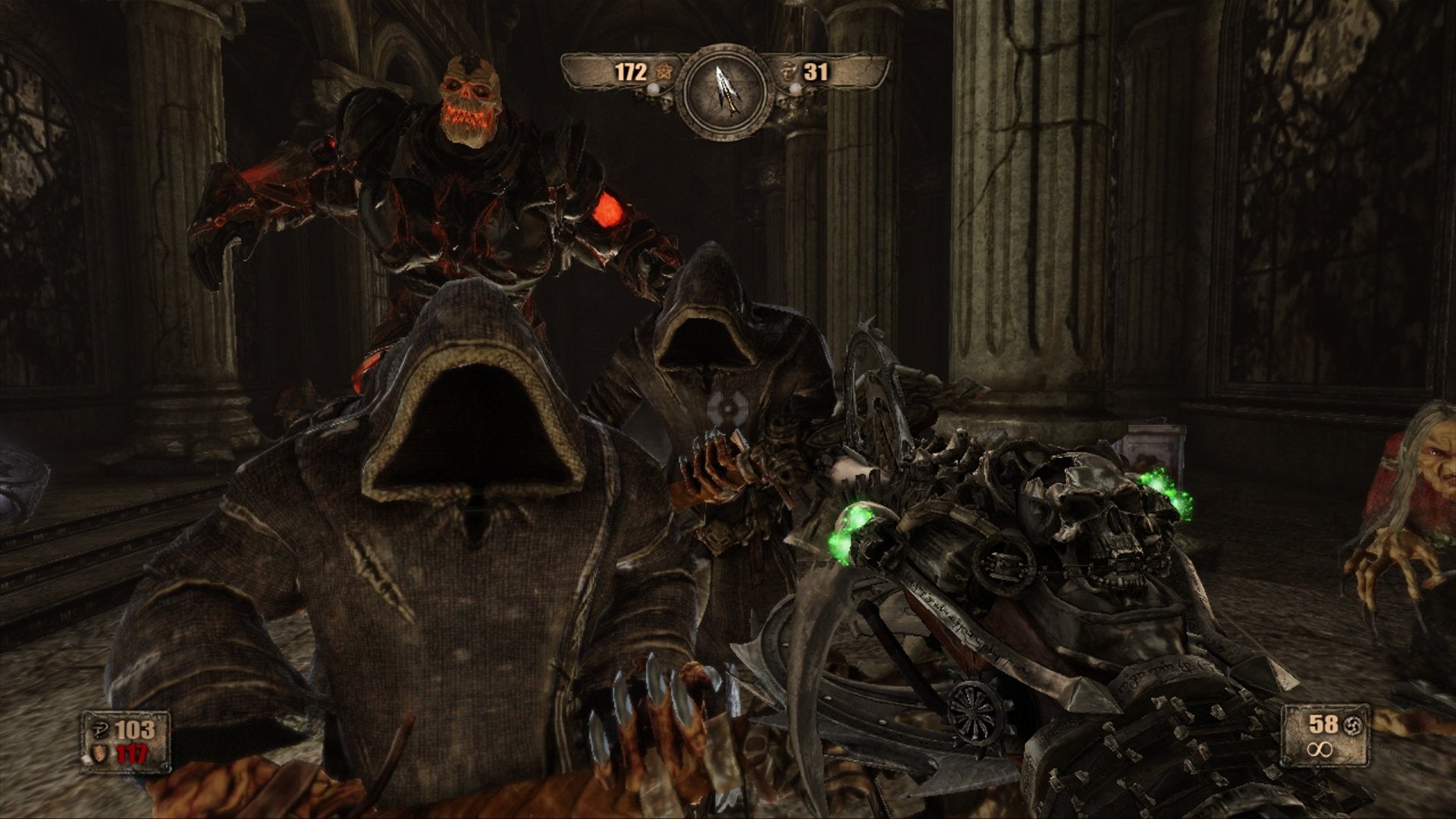Viewport: 1456px width, 819px height.
Task: Click the shield armor icon beside 117
Action: 99,755
